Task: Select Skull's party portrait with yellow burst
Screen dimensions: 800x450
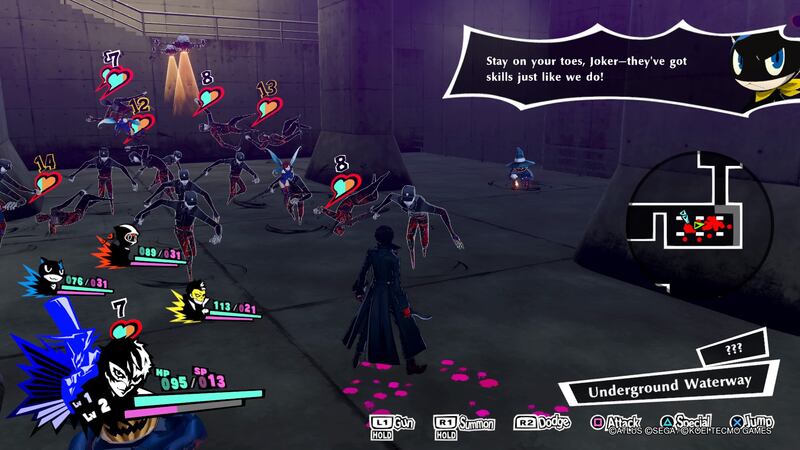Action: [192, 296]
